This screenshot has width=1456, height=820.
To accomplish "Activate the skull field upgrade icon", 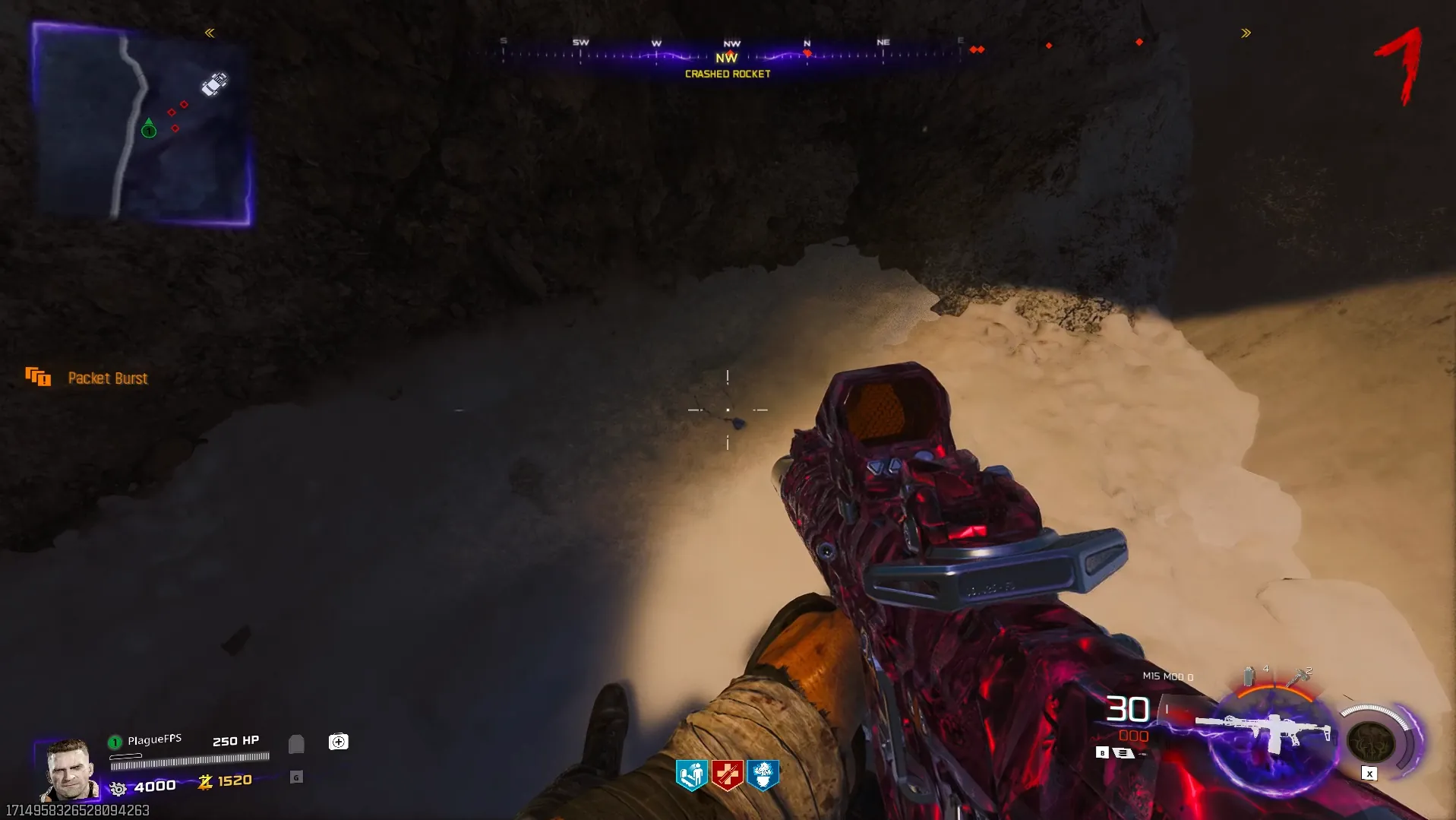I will [1371, 741].
